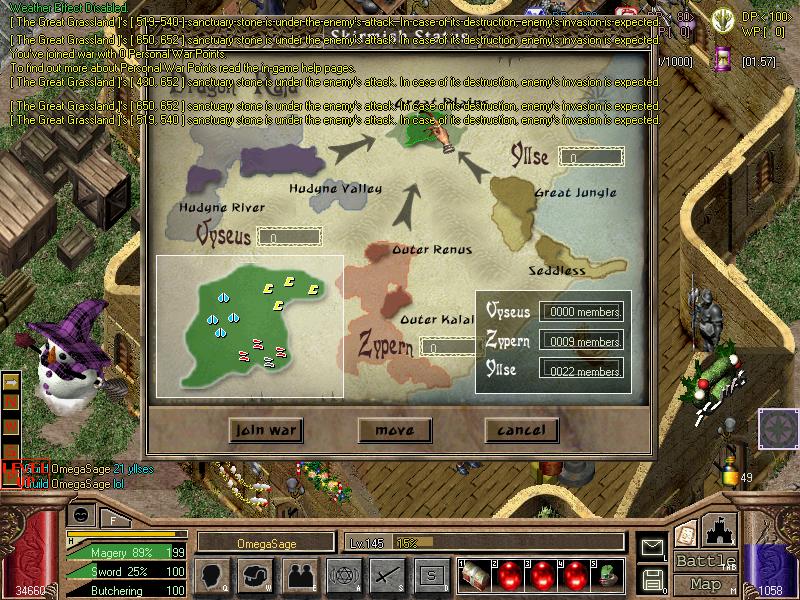Open the Map button
This screenshot has width=800, height=600.
click(x=704, y=584)
